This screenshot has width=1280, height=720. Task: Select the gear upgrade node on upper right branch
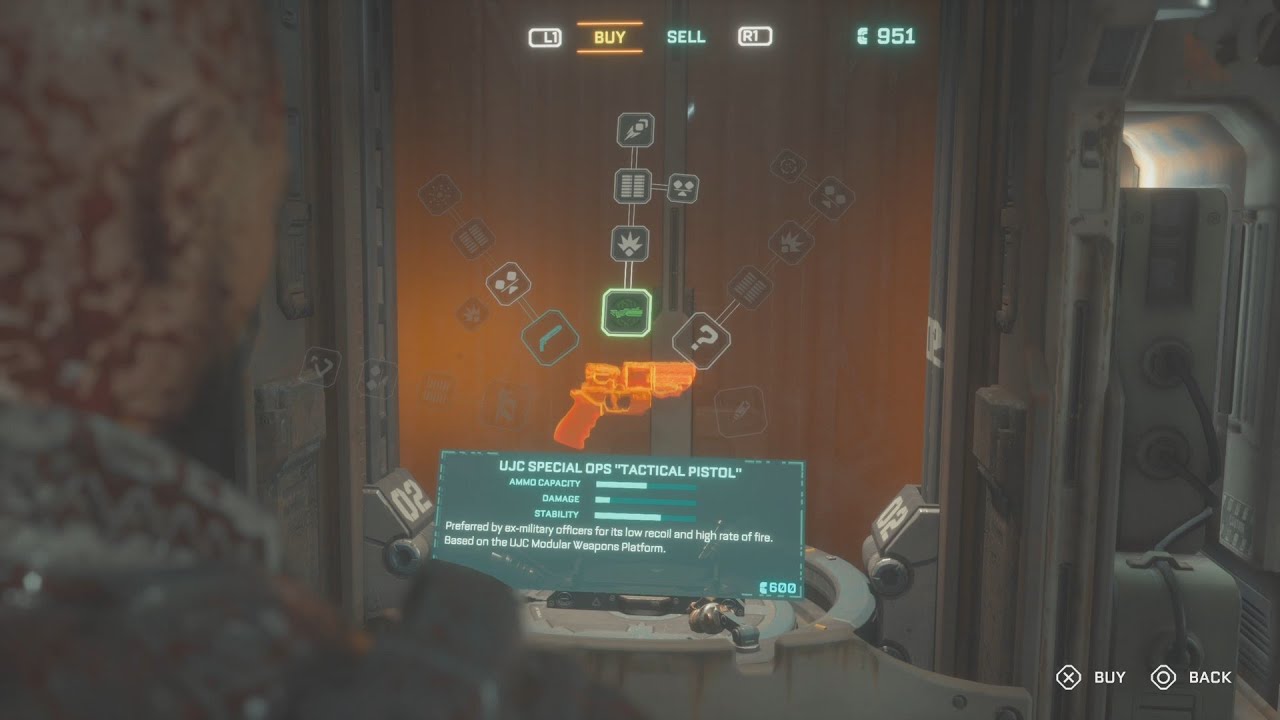(x=788, y=167)
